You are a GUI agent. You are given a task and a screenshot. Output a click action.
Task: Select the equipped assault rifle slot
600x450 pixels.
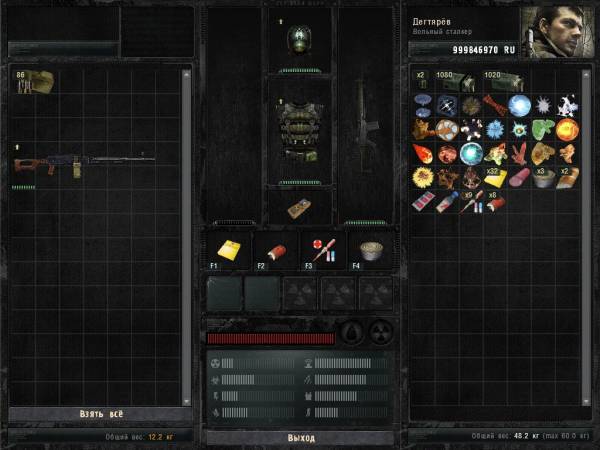point(366,120)
